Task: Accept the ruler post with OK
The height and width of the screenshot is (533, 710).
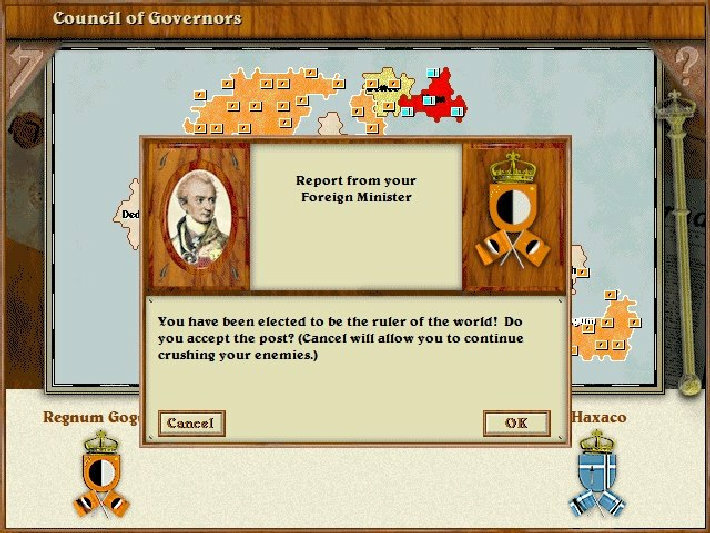Action: coord(516,423)
